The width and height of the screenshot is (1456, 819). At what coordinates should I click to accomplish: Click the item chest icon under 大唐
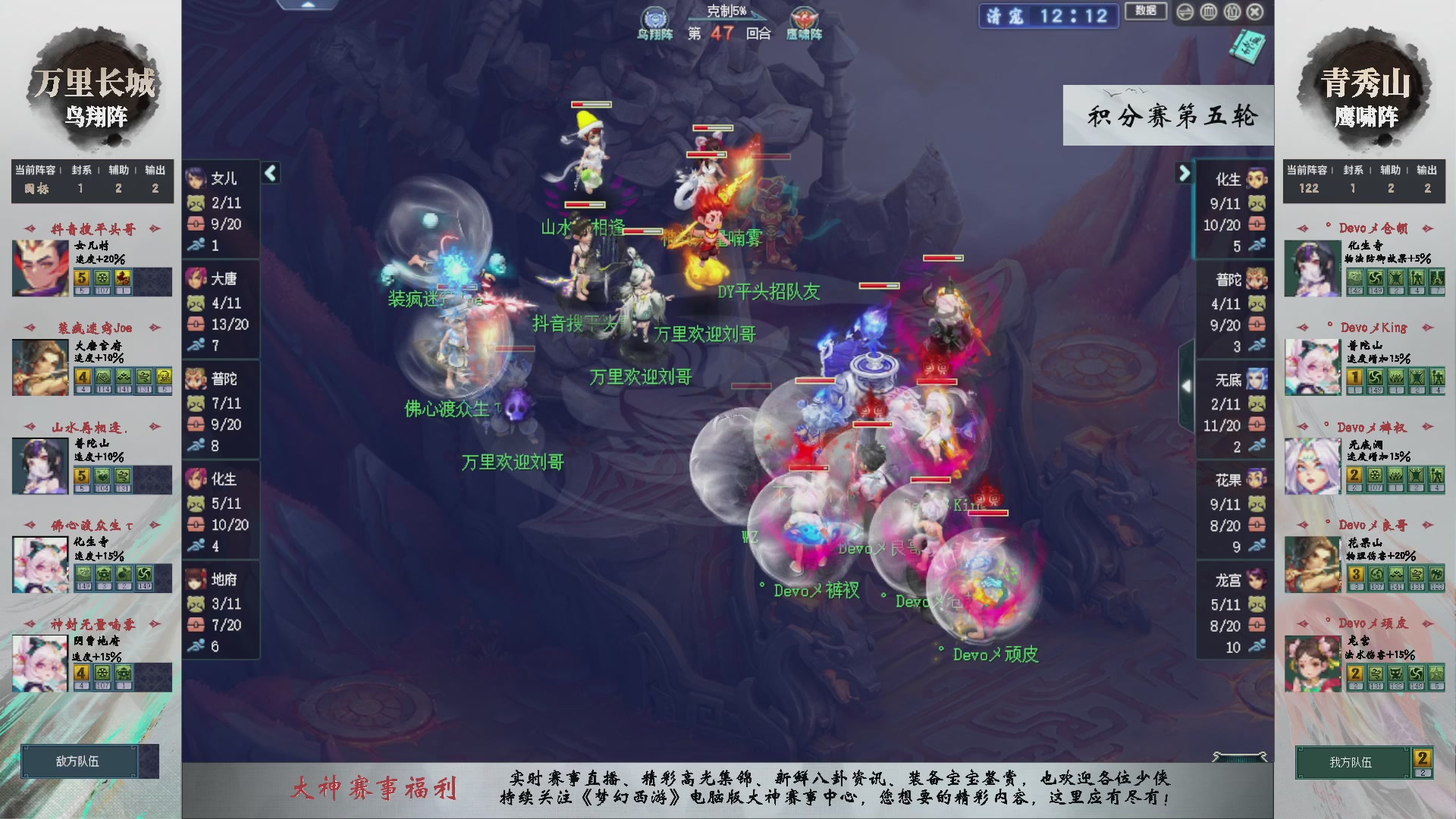point(196,323)
